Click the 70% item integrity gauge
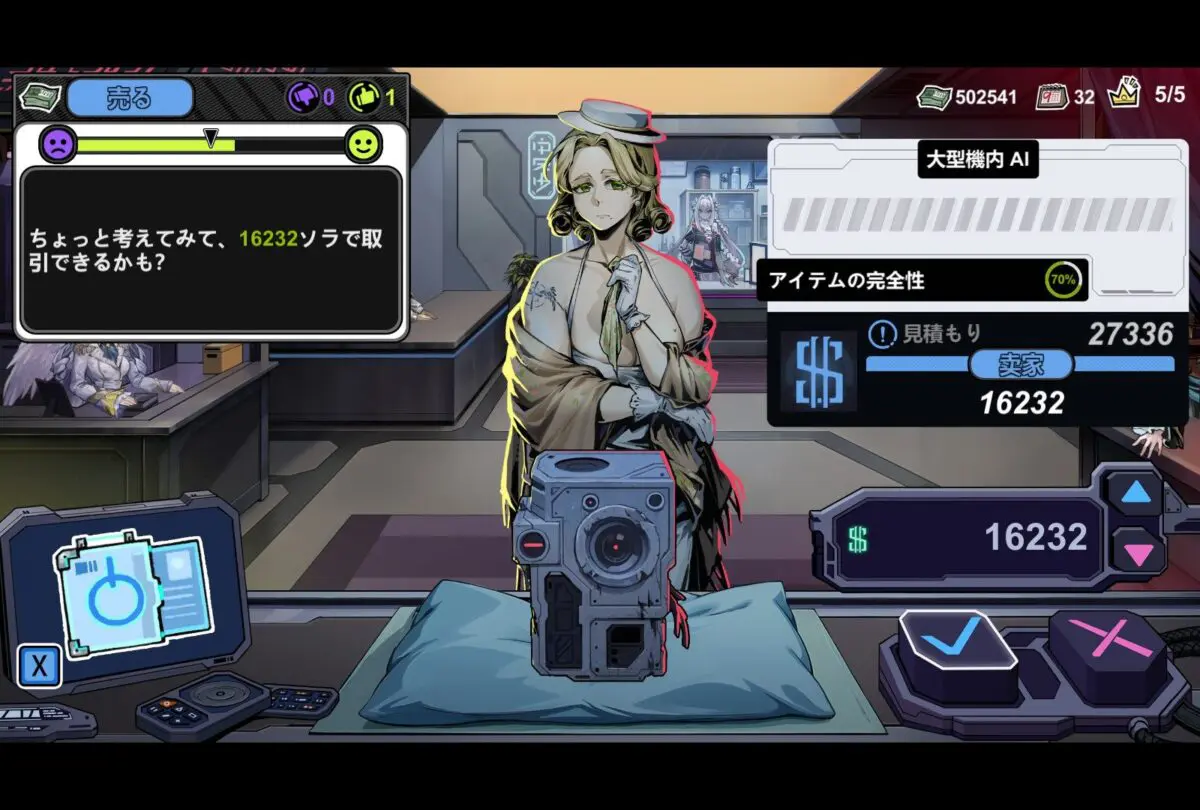This screenshot has width=1200, height=810. (1063, 281)
